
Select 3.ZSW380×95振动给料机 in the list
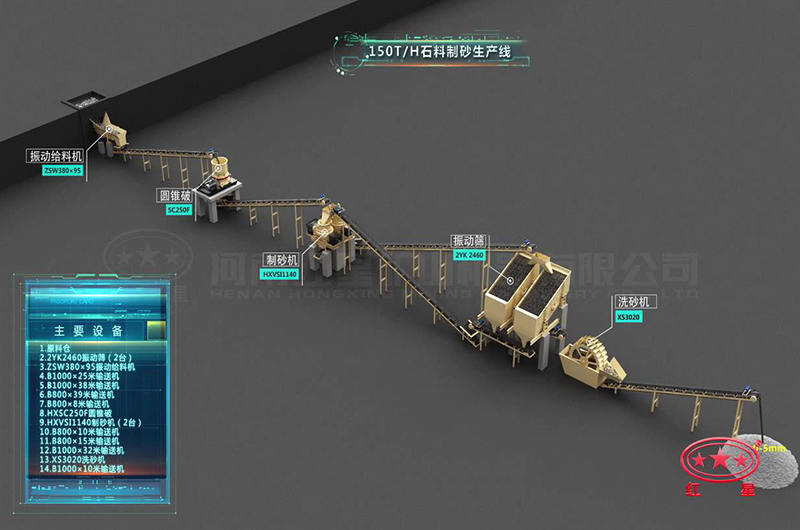pyautogui.click(x=93, y=367)
